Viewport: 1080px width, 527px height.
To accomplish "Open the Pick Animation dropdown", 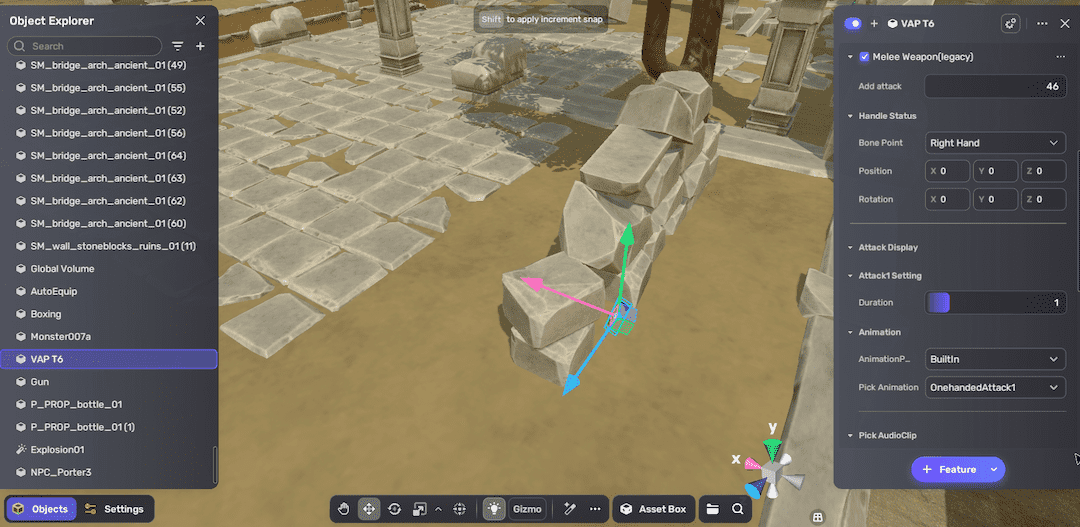I will pyautogui.click(x=994, y=387).
